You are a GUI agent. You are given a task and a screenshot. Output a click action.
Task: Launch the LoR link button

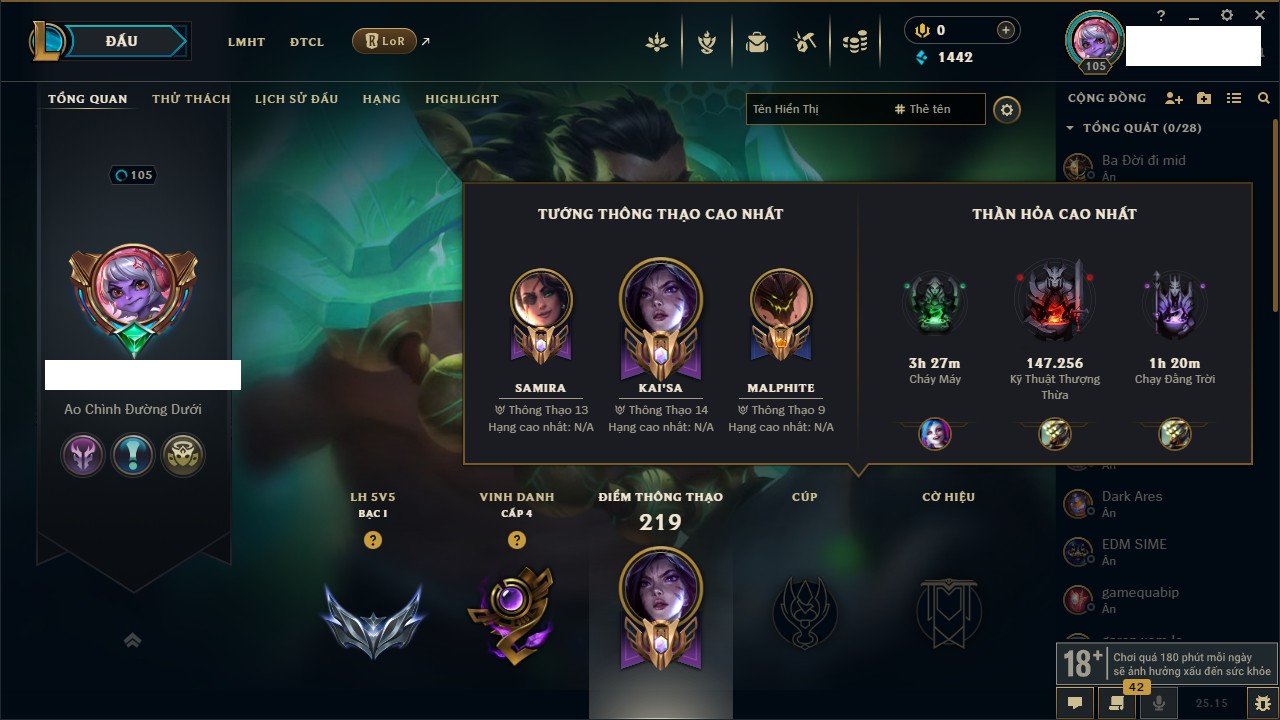coord(384,41)
